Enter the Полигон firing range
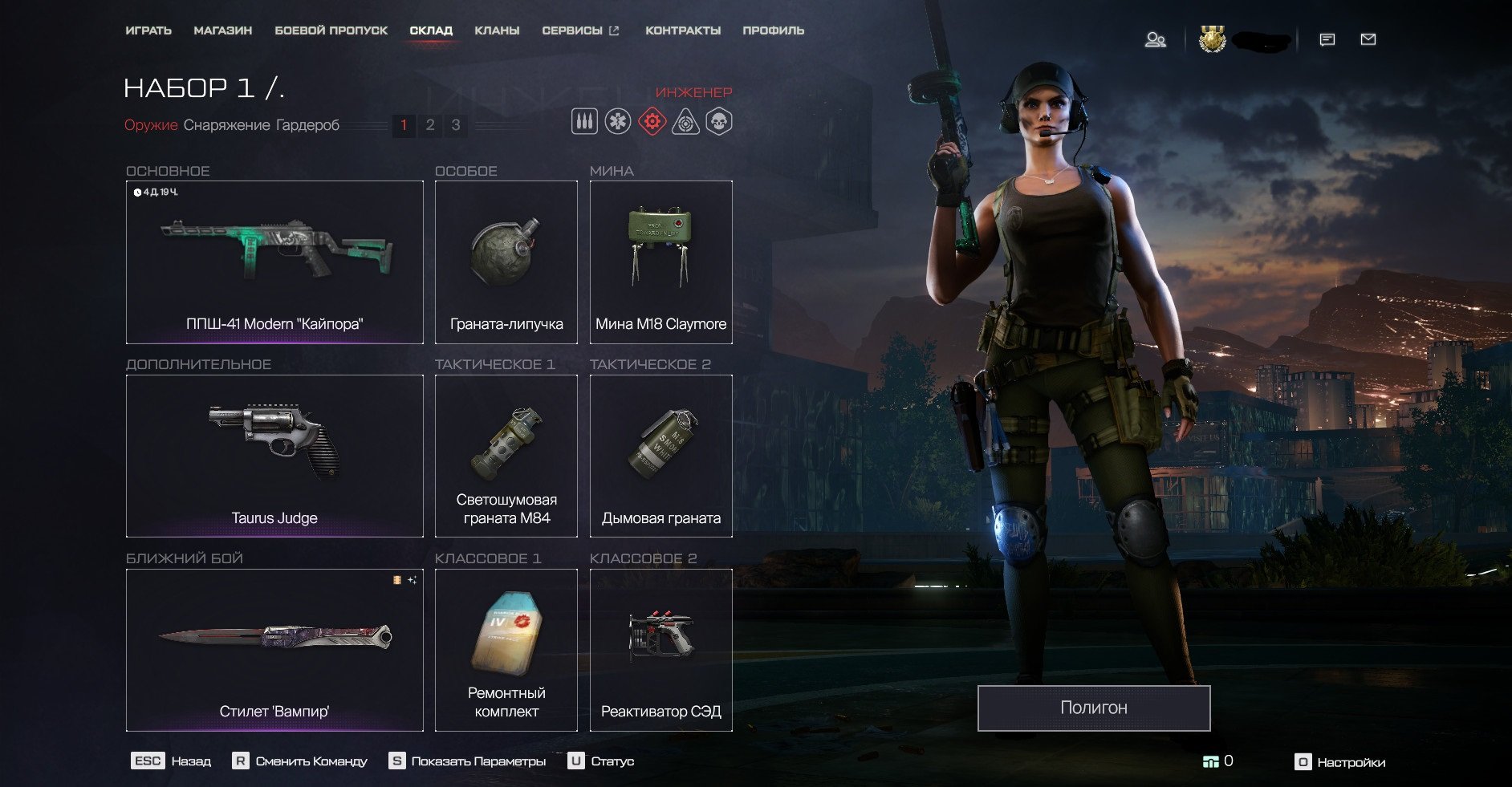The height and width of the screenshot is (787, 1512). 1093,708
